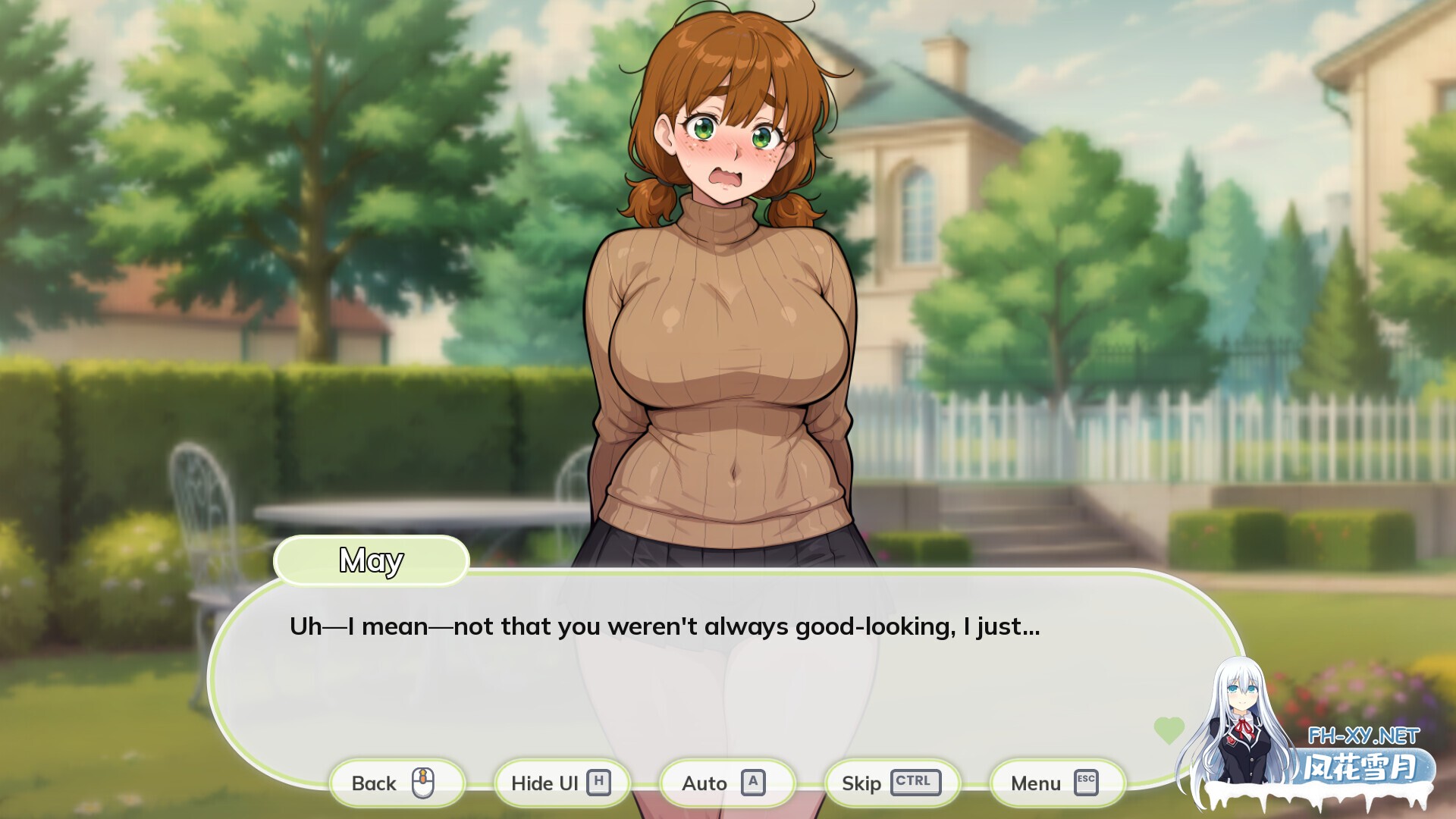Click the mouse wheel icon on the Back button
Screen dimensions: 1456x819
pos(422,783)
